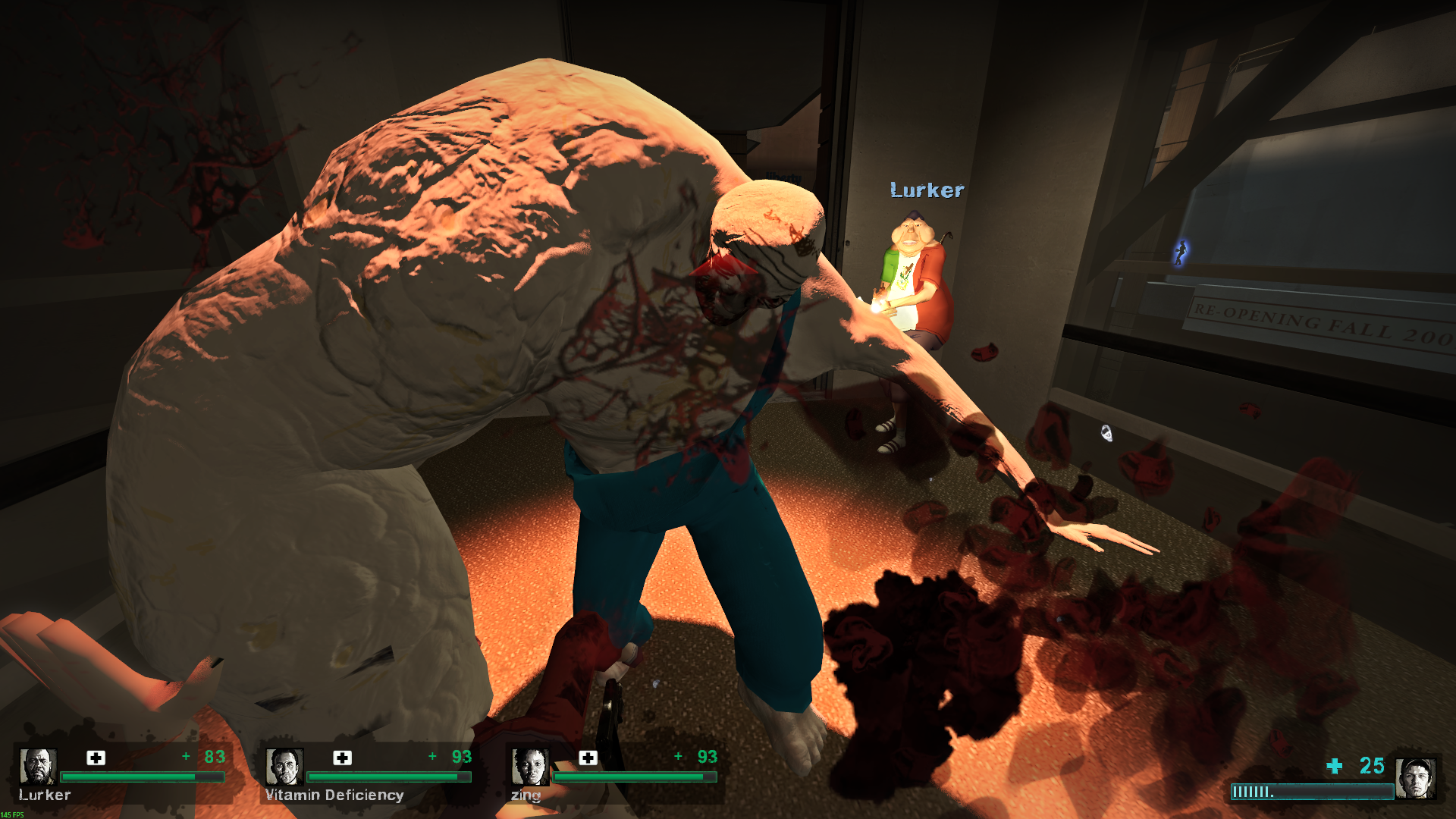This screenshot has height=819, width=1456.
Task: Select Lurker's teammate portrait
Action: 38,766
